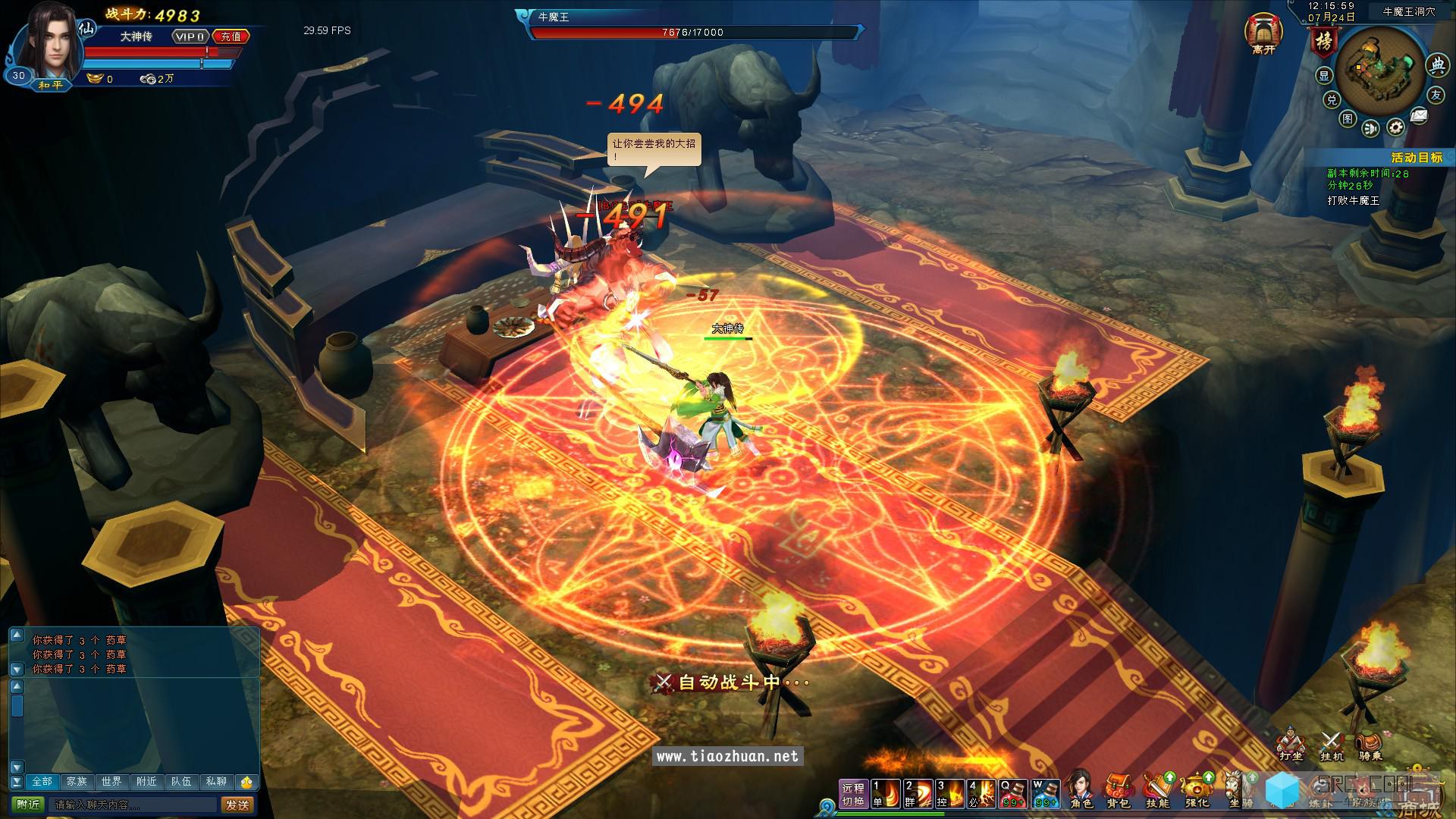Image resolution: width=1456 pixels, height=819 pixels.
Task: Open the 榜 ranking banner
Action: click(1323, 42)
